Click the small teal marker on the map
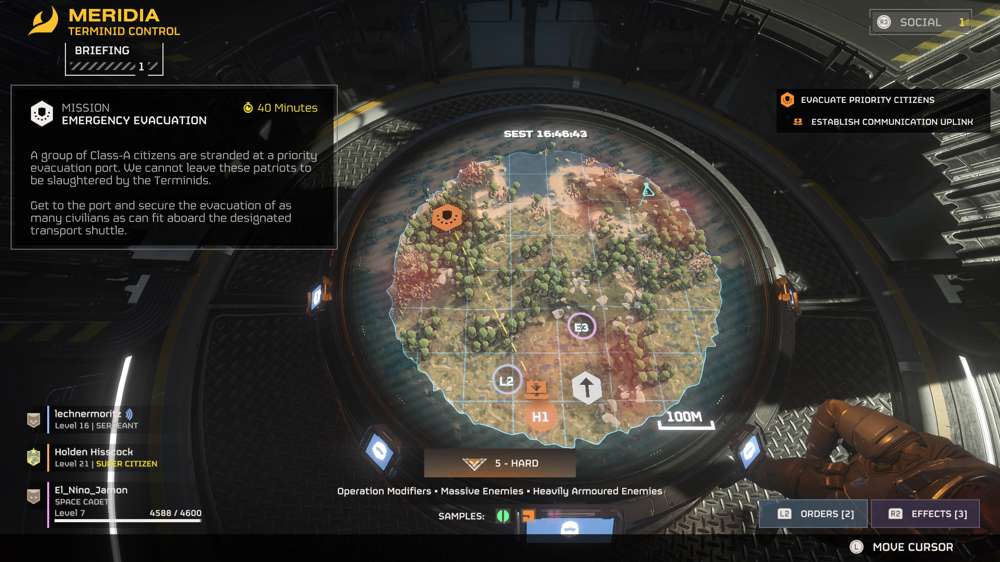 [648, 188]
